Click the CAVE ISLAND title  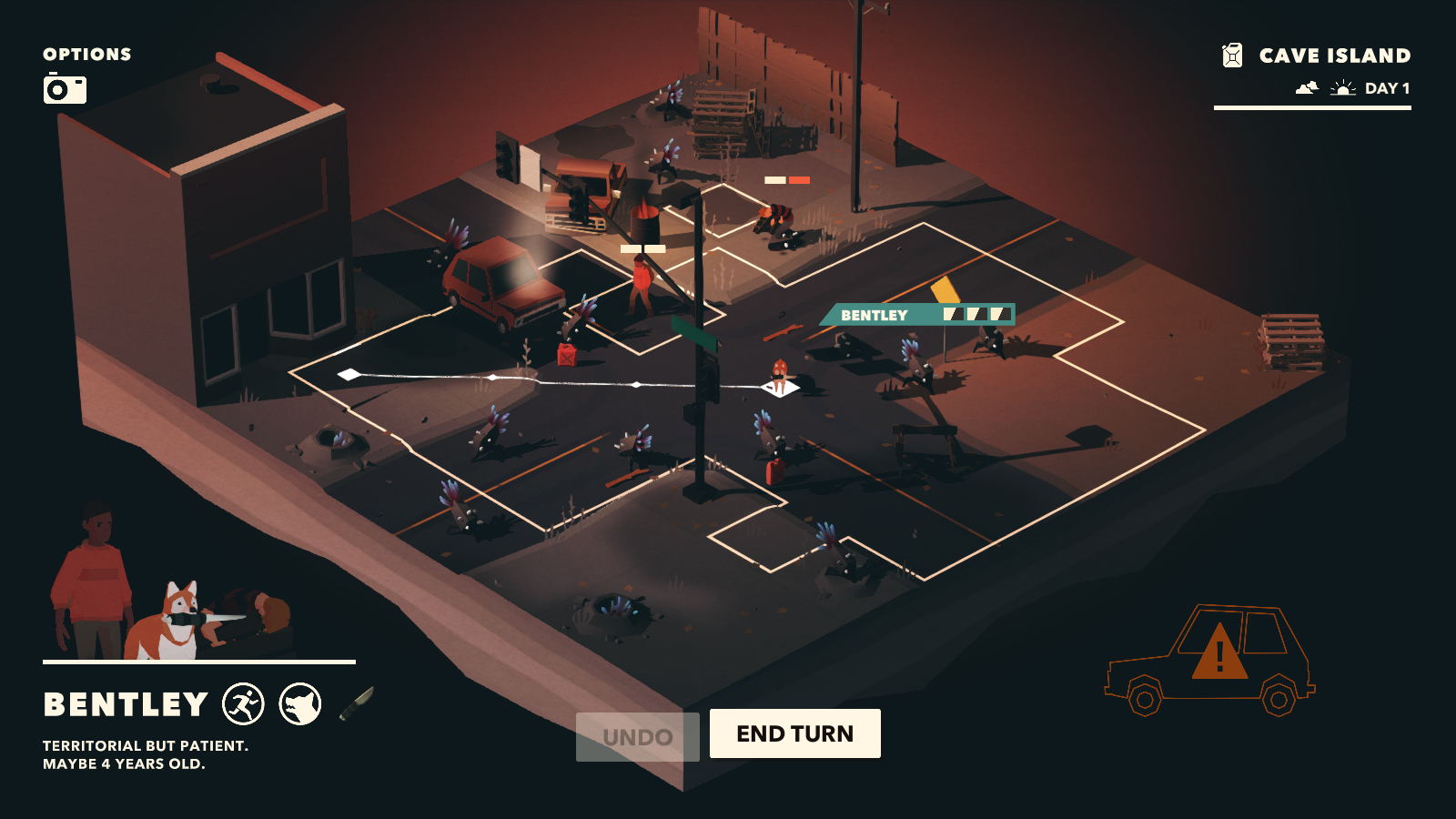point(1334,55)
